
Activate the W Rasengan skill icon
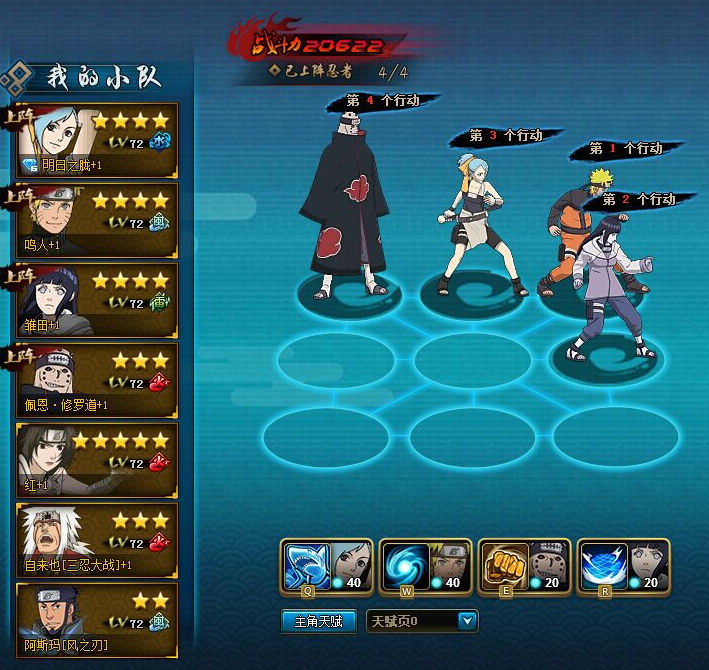(x=402, y=566)
